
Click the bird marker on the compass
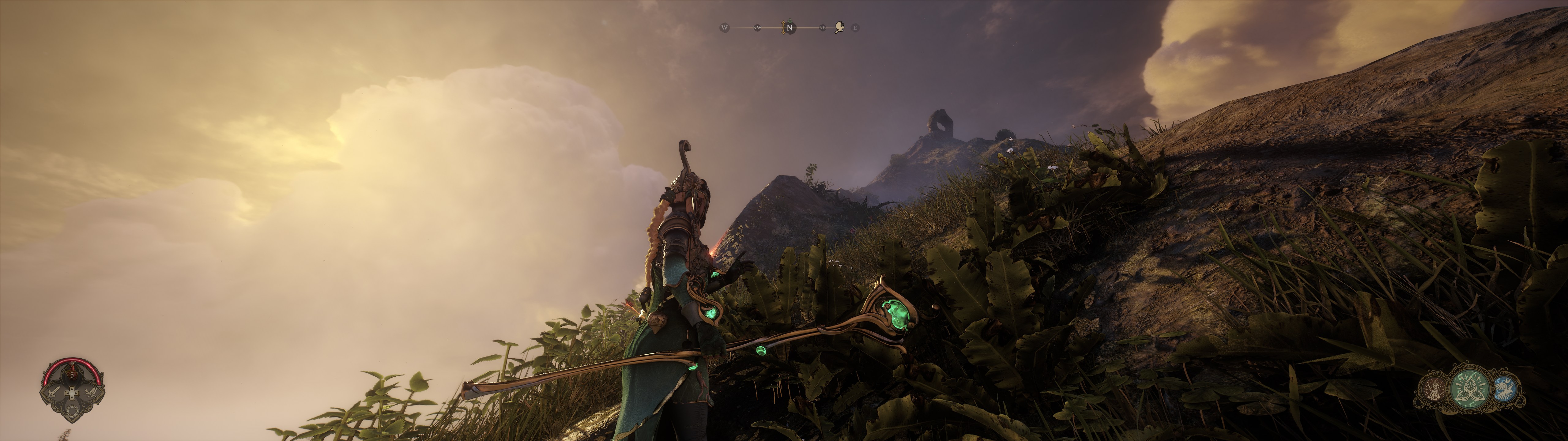coord(840,28)
